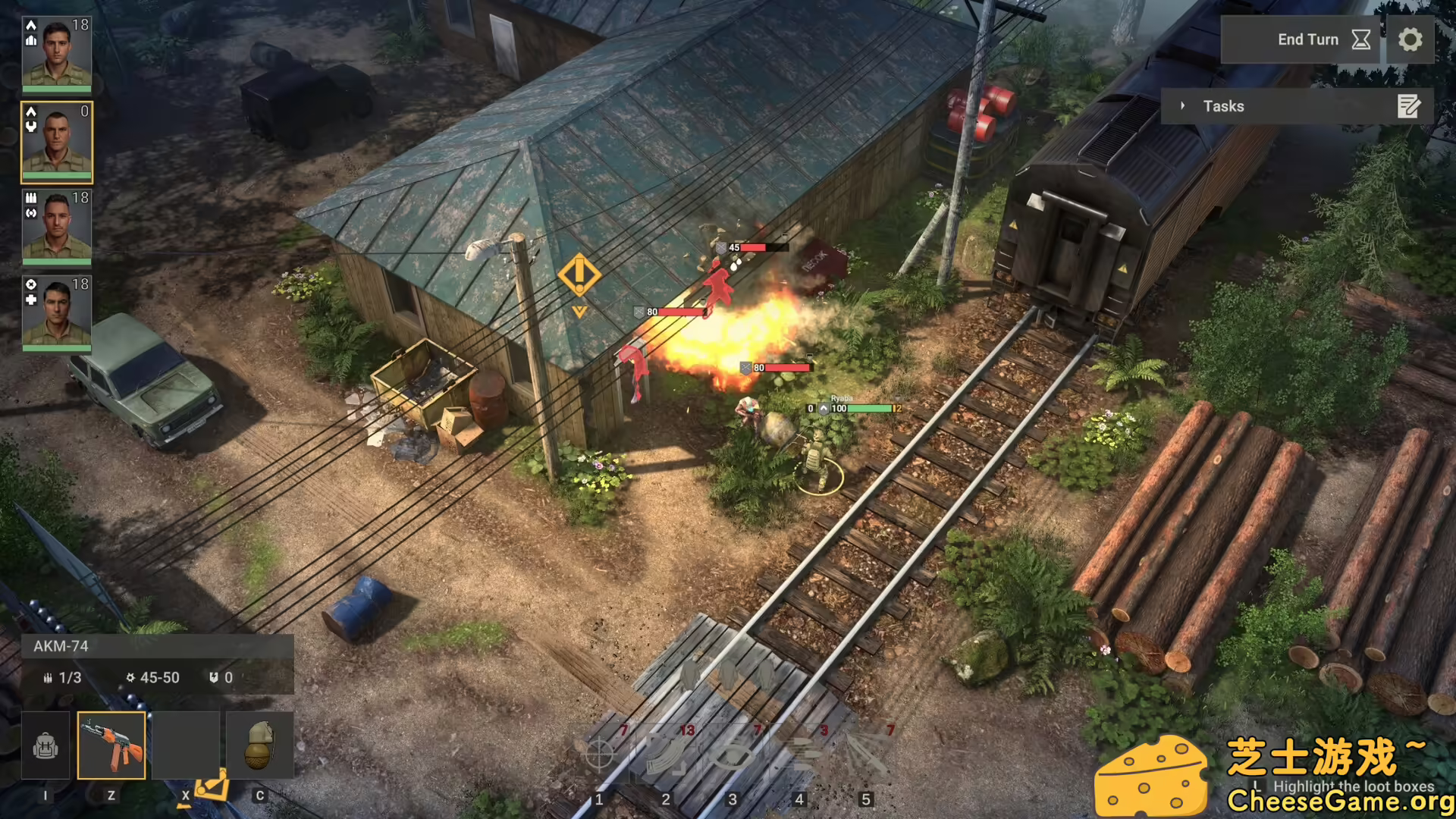This screenshot has width=1456, height=819.
Task: Select the first soldier's portrait
Action: 57,49
